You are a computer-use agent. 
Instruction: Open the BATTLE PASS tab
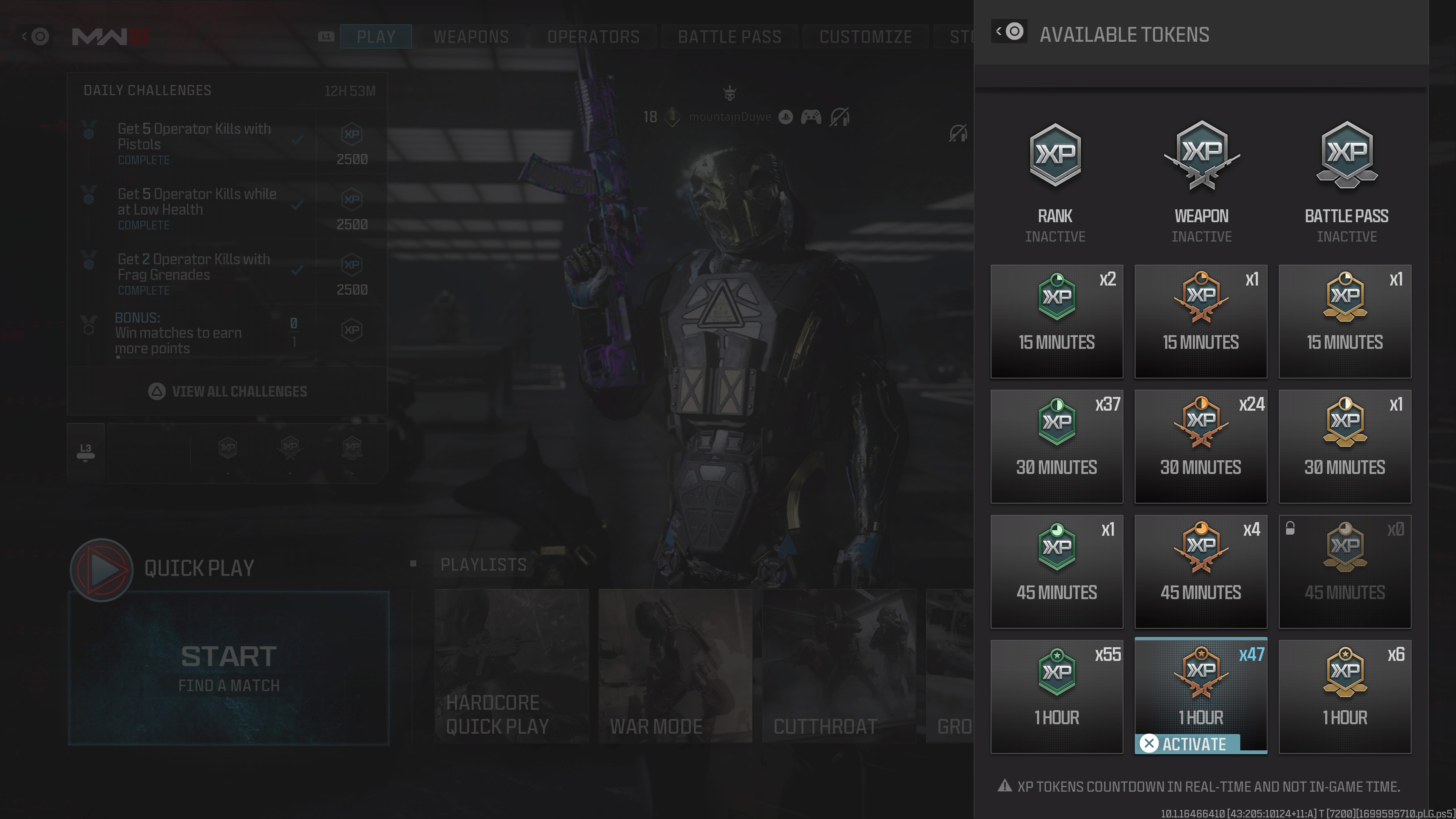click(x=729, y=36)
